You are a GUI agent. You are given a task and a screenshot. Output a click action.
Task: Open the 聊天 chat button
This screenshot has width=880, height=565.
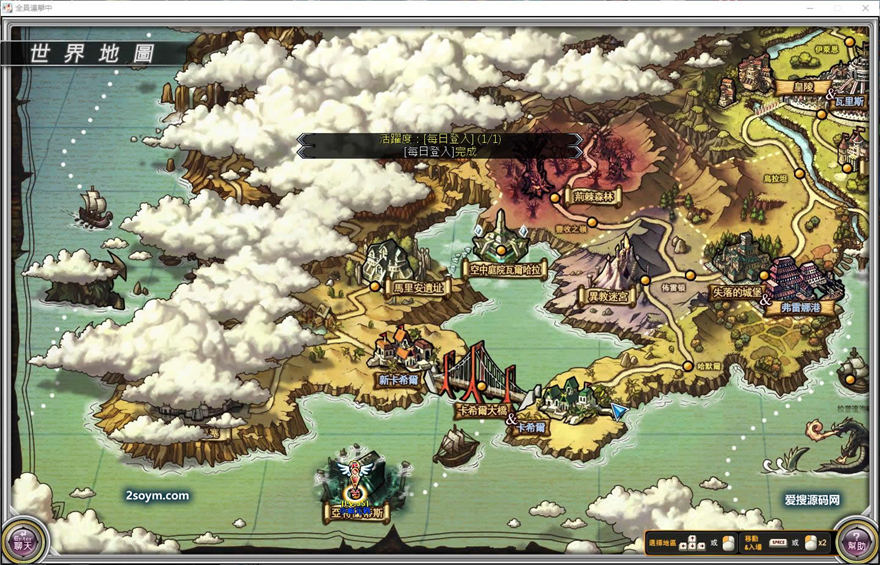pyautogui.click(x=24, y=541)
